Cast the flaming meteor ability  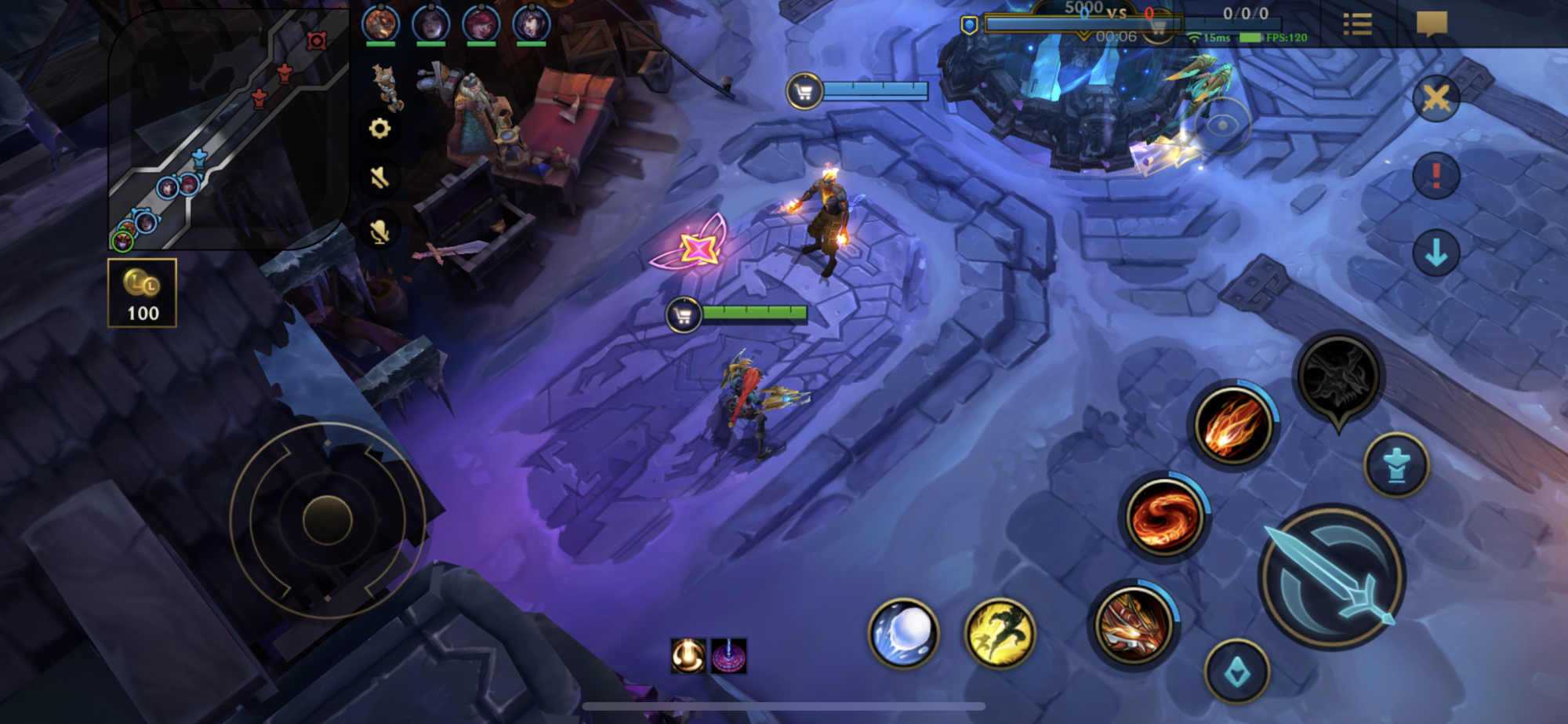click(x=1232, y=427)
